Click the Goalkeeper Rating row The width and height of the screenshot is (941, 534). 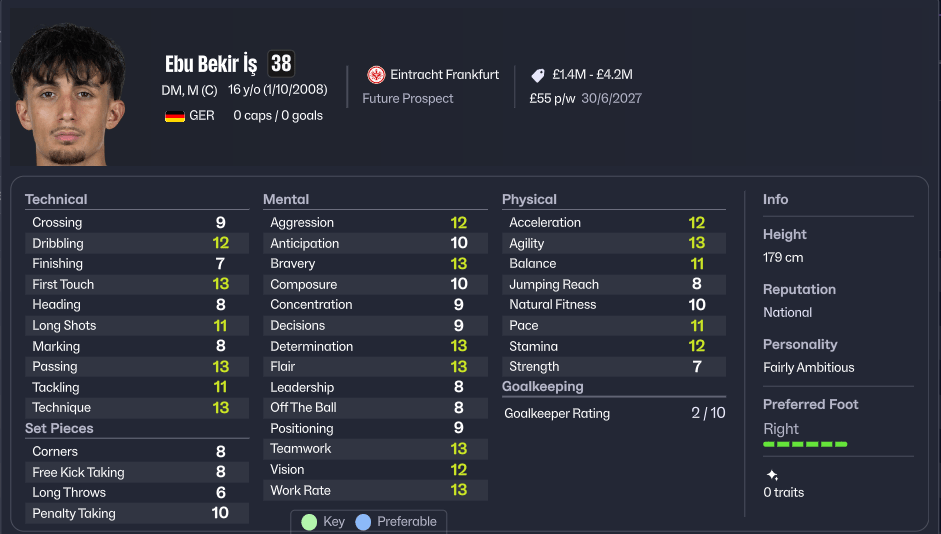(x=613, y=413)
